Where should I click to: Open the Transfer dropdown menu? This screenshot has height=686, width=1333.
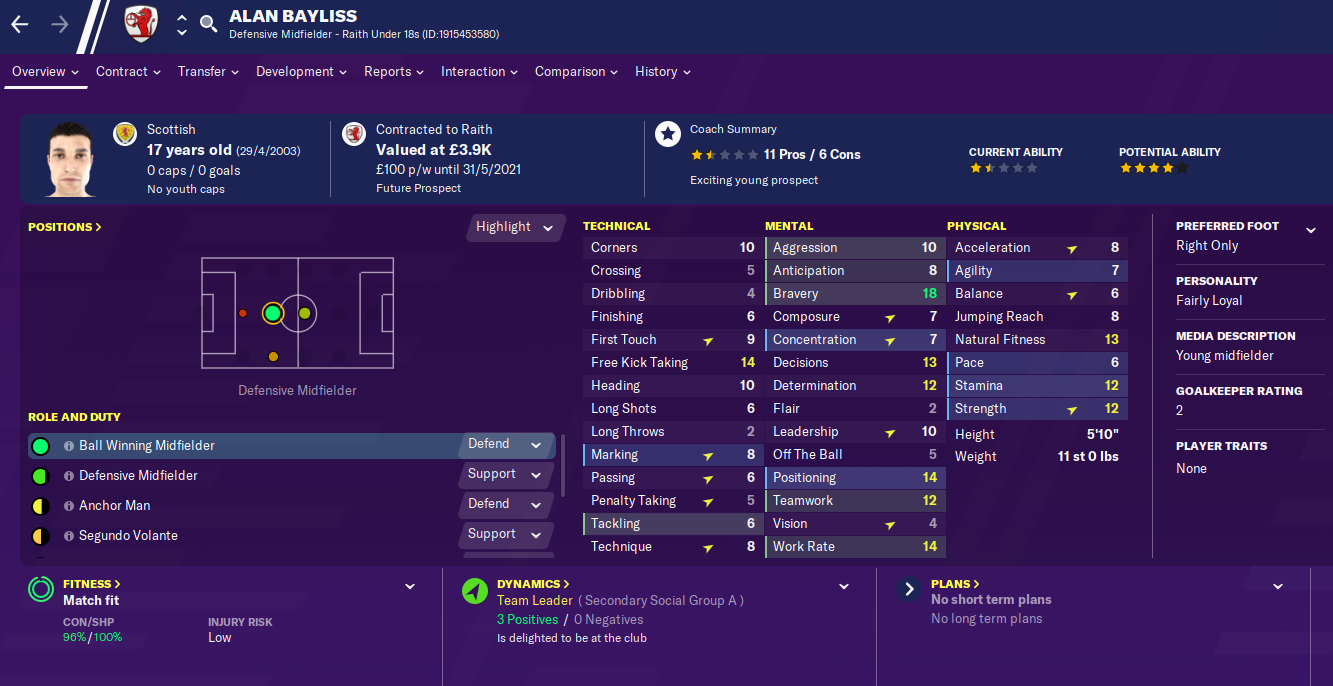click(x=208, y=72)
